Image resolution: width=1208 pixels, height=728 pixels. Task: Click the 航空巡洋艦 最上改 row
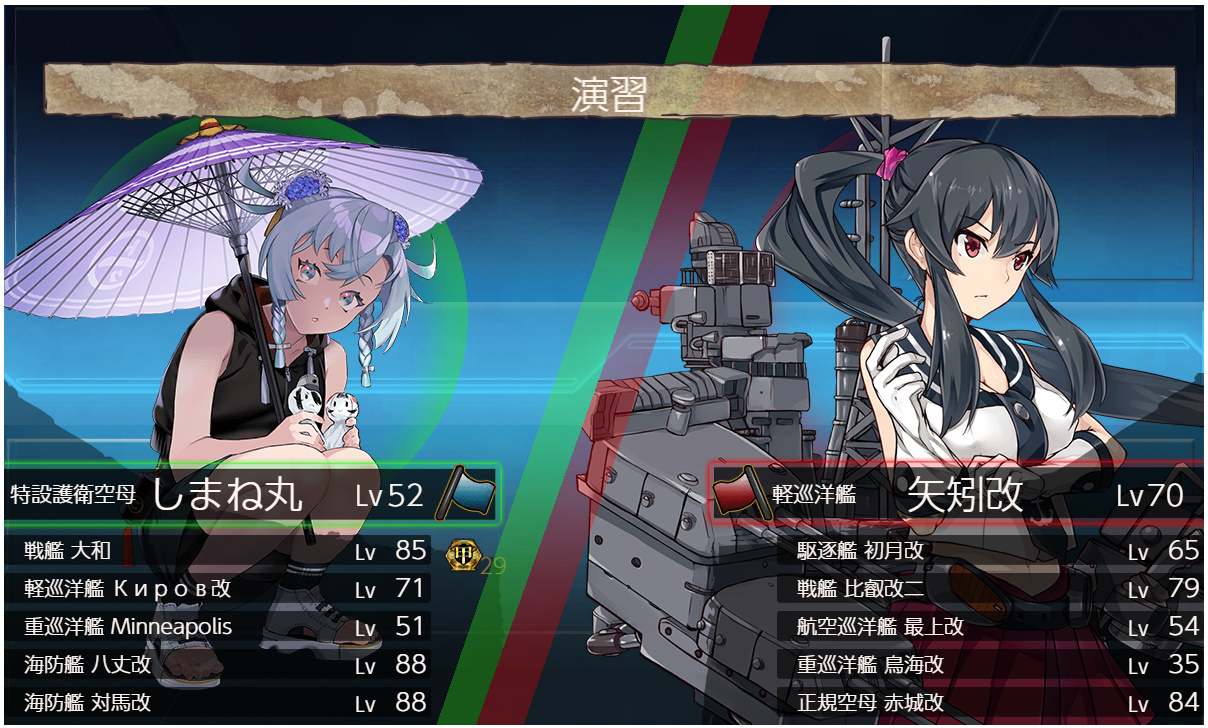[990, 627]
